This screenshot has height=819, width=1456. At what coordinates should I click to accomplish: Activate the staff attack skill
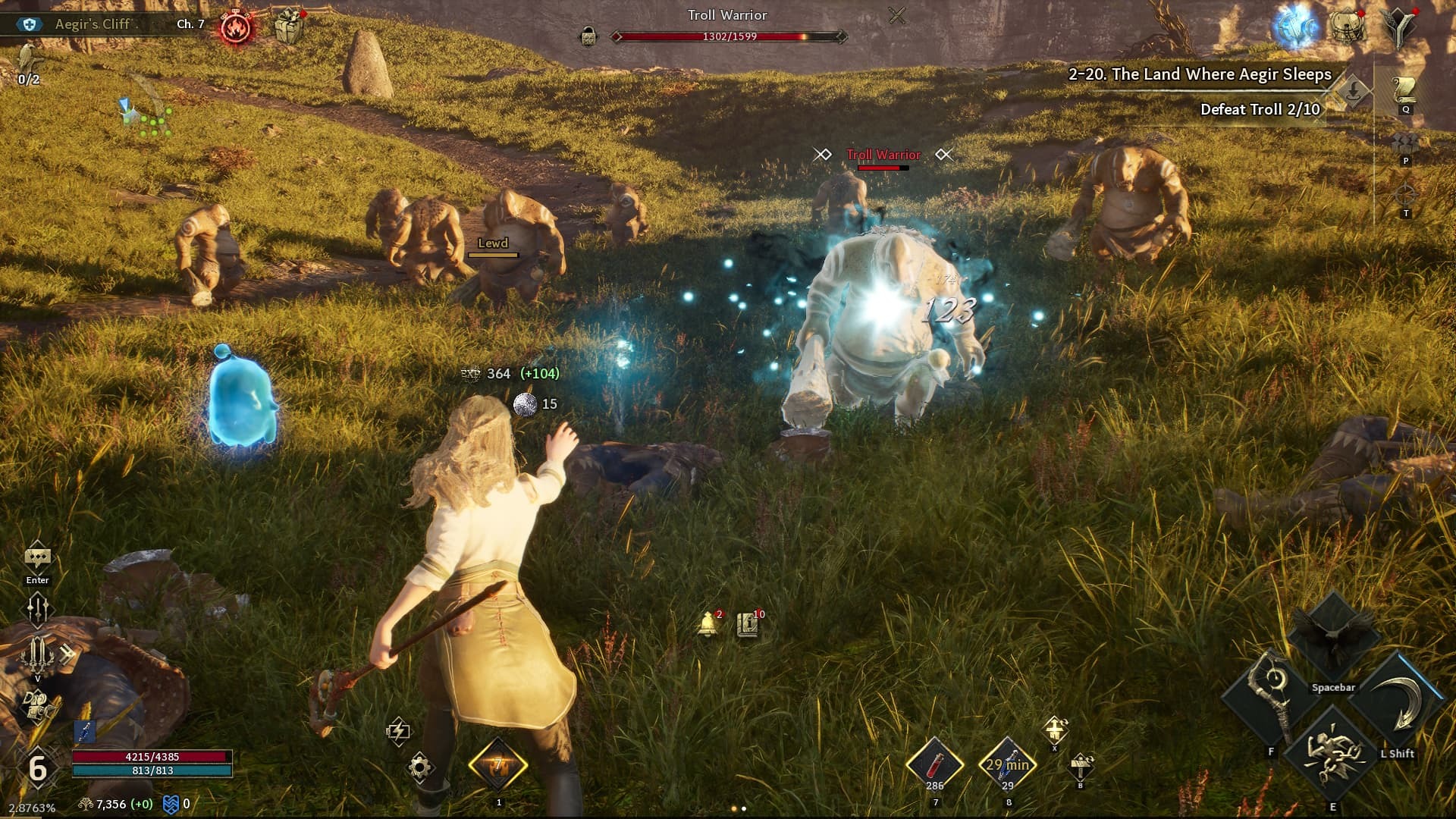[1272, 698]
